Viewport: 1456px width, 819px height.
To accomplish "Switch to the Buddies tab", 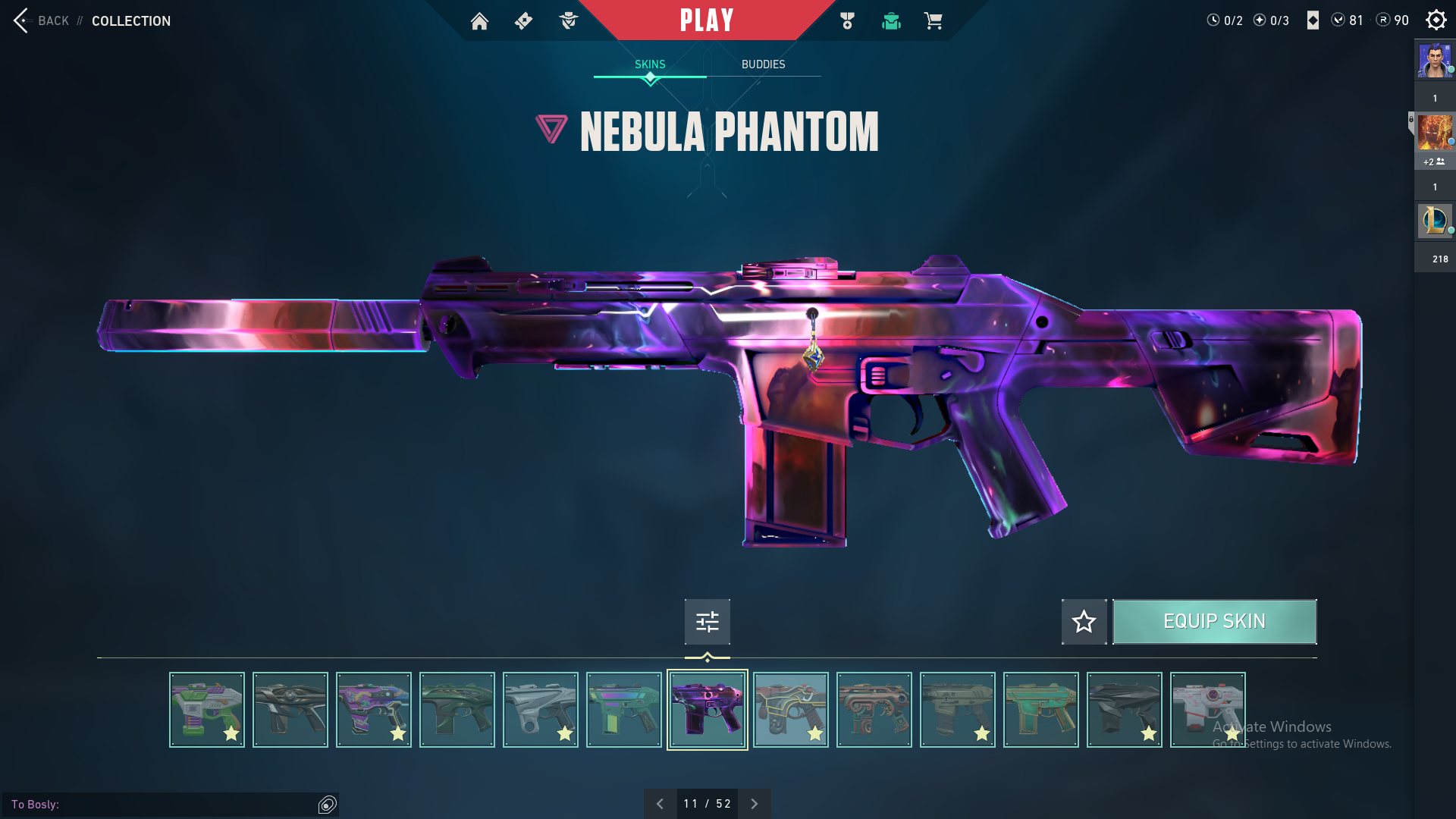I will [763, 64].
